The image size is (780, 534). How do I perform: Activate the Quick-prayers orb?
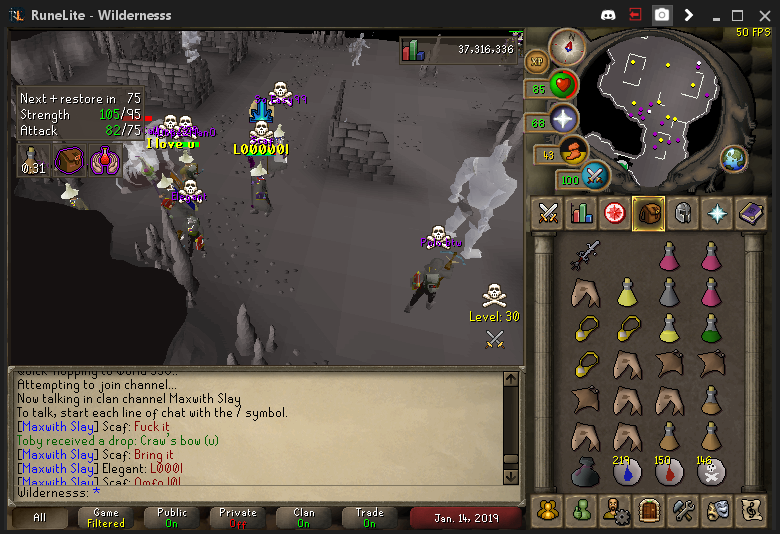click(565, 120)
